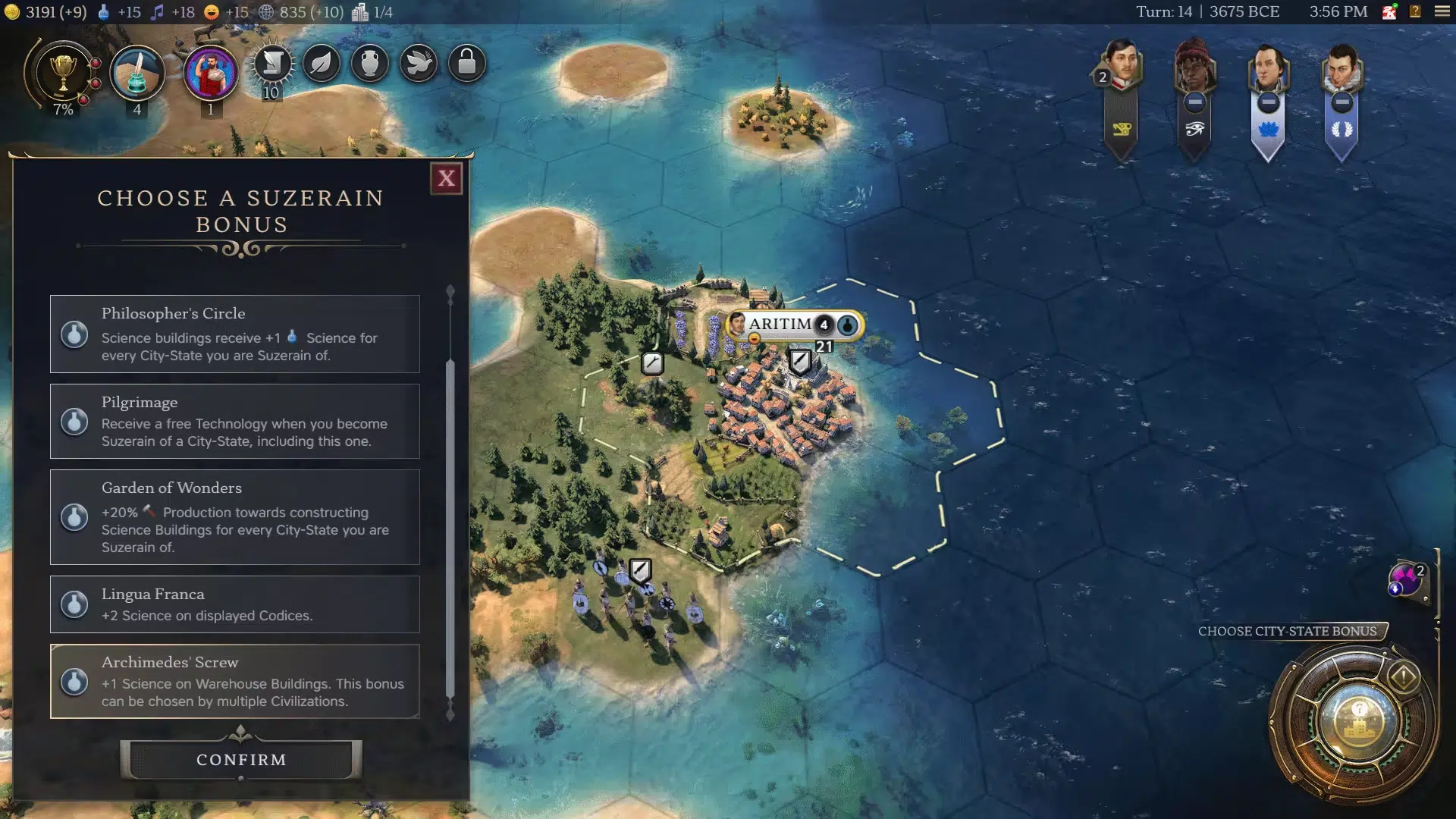Confirm the suzerain bonus selection
The width and height of the screenshot is (1456, 819).
(241, 759)
